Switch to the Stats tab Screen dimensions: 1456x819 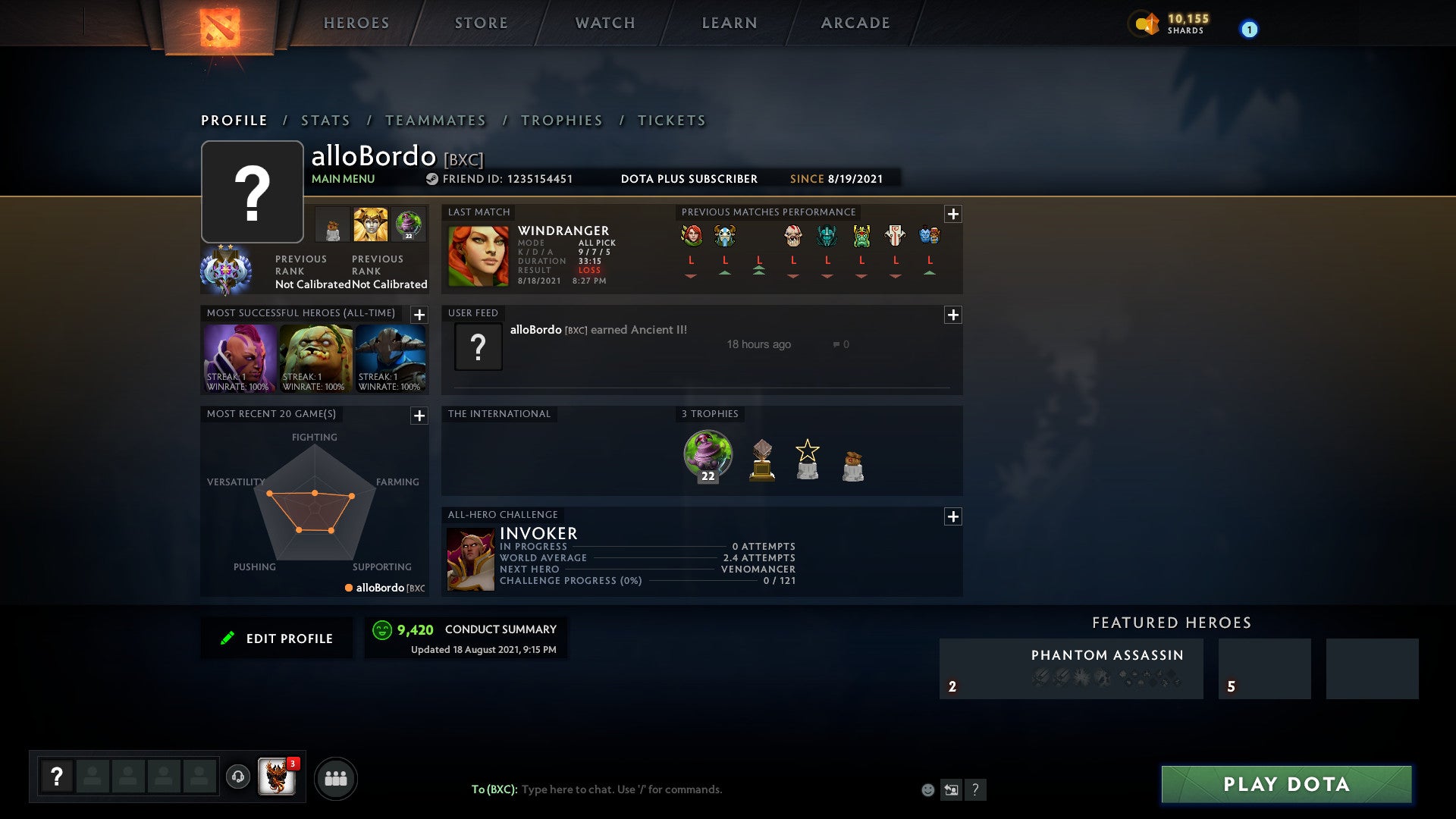coord(325,120)
